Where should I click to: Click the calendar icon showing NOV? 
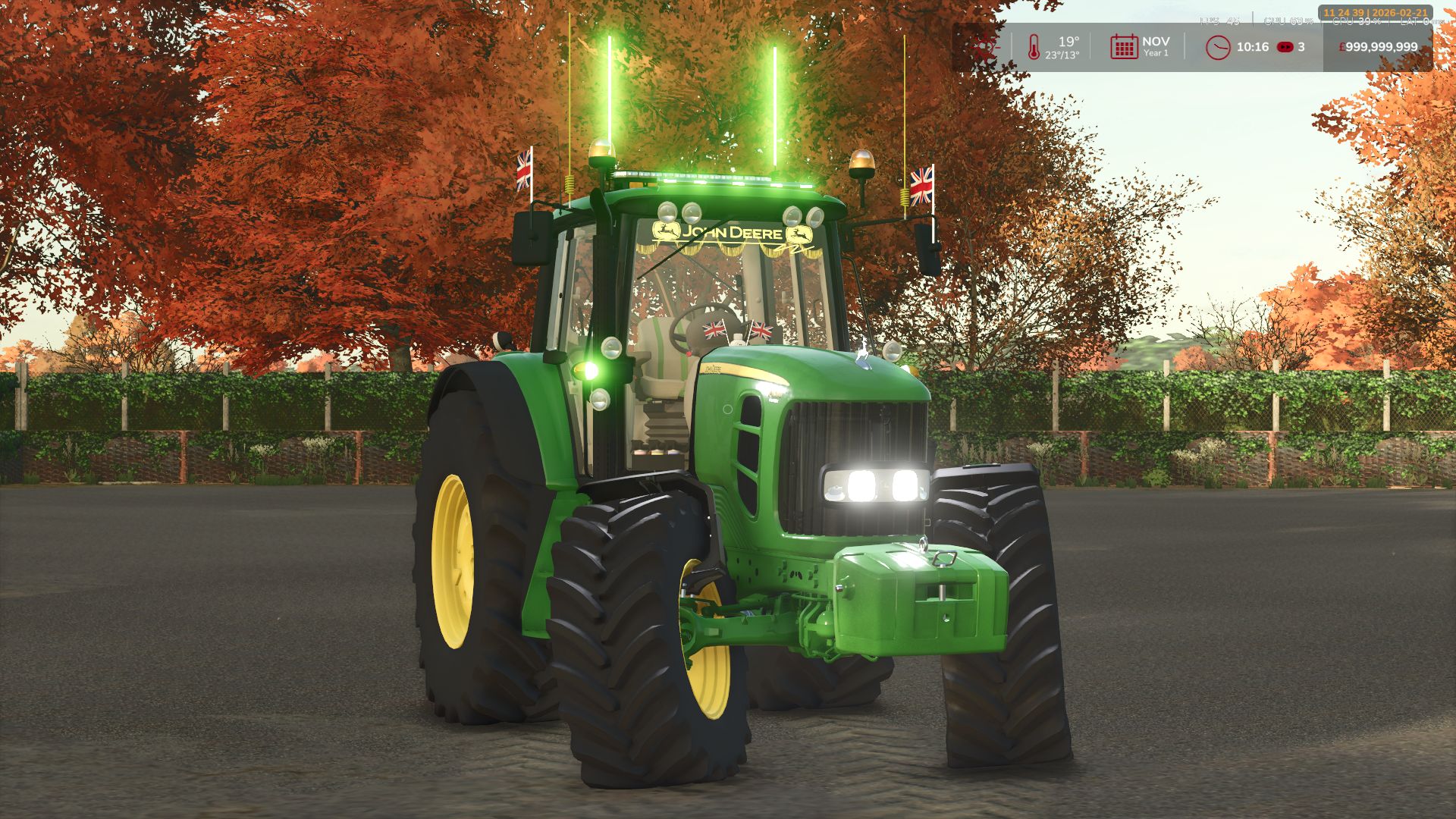pyautogui.click(x=1124, y=46)
